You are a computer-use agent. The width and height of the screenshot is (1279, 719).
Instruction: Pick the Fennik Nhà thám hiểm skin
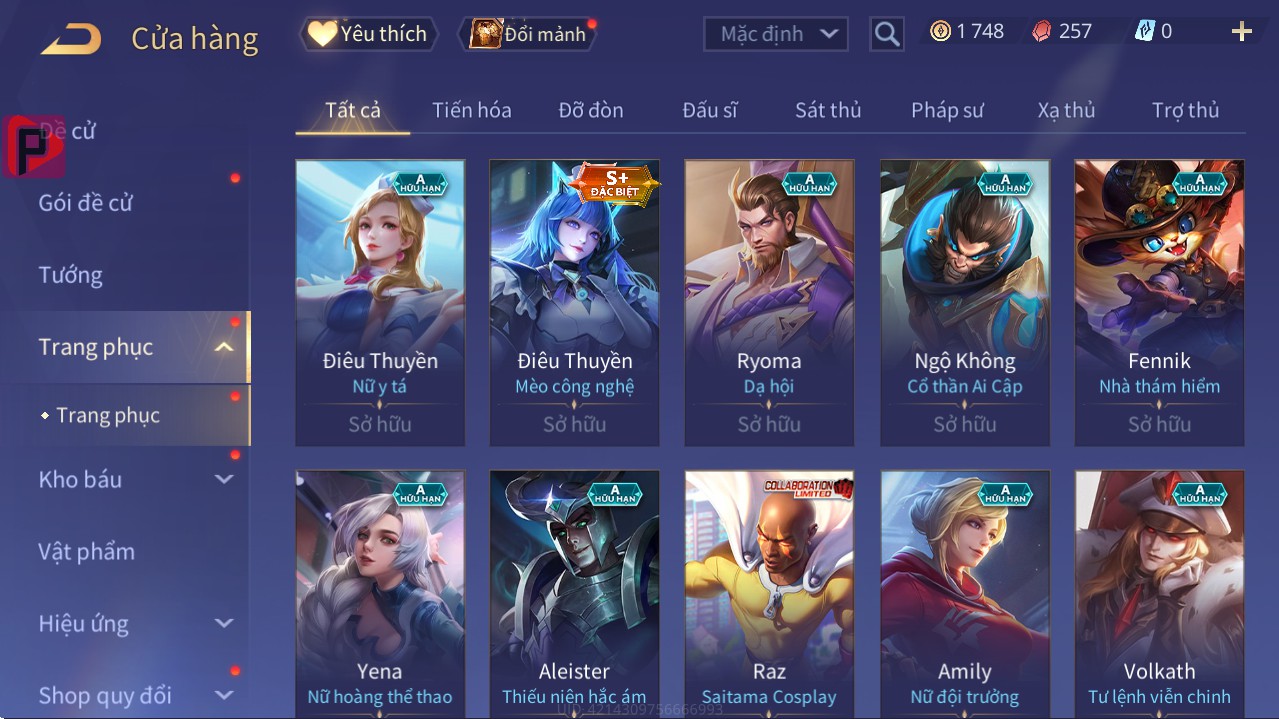click(1159, 300)
